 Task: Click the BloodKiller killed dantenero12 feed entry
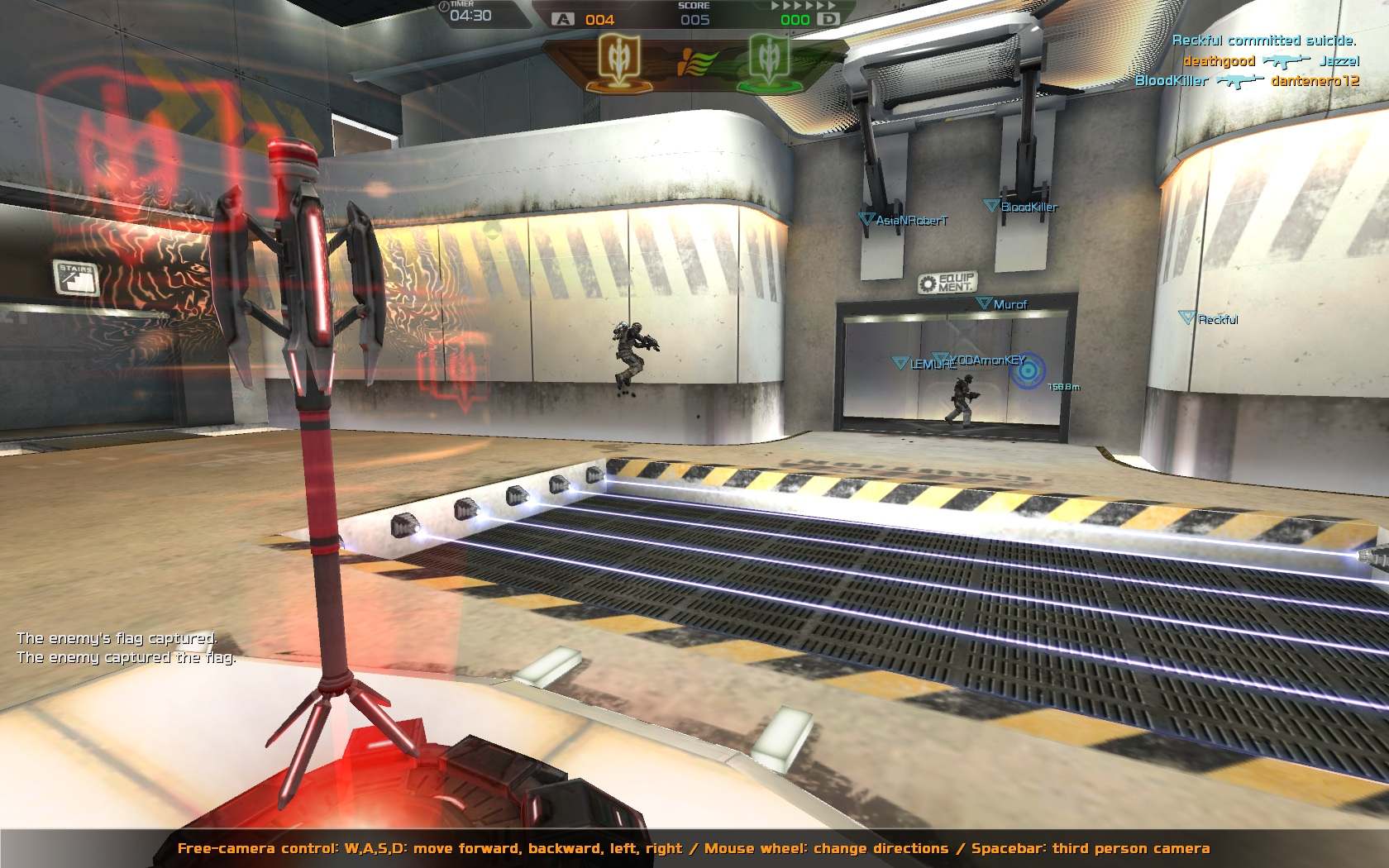coord(1247,80)
